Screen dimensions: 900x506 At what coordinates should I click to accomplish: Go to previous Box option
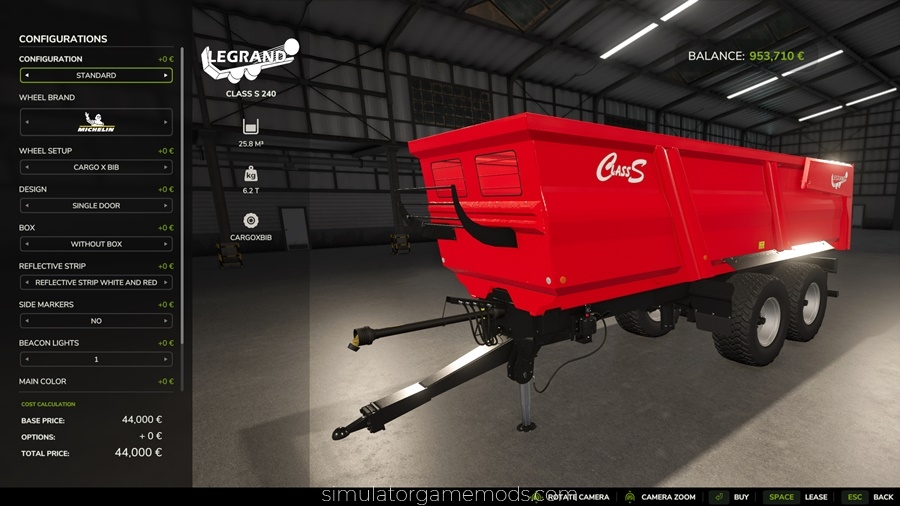click(x=26, y=244)
